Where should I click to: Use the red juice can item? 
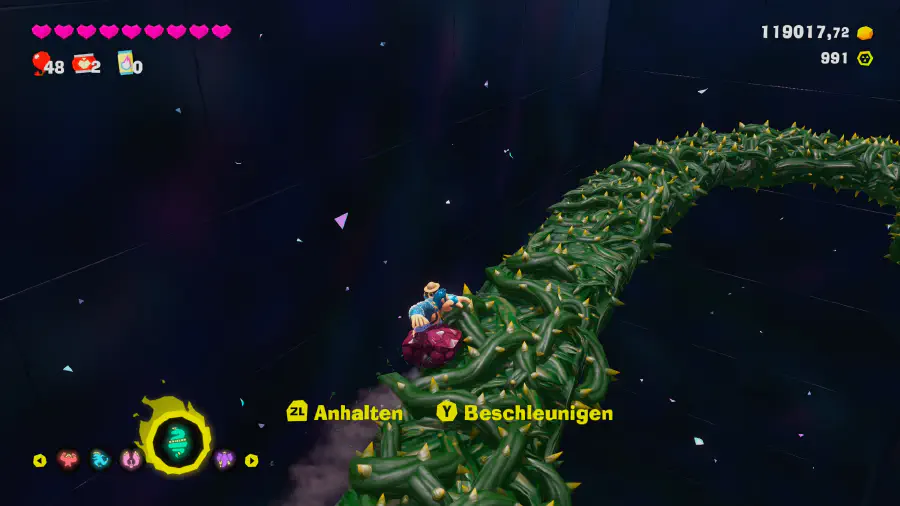pos(83,64)
